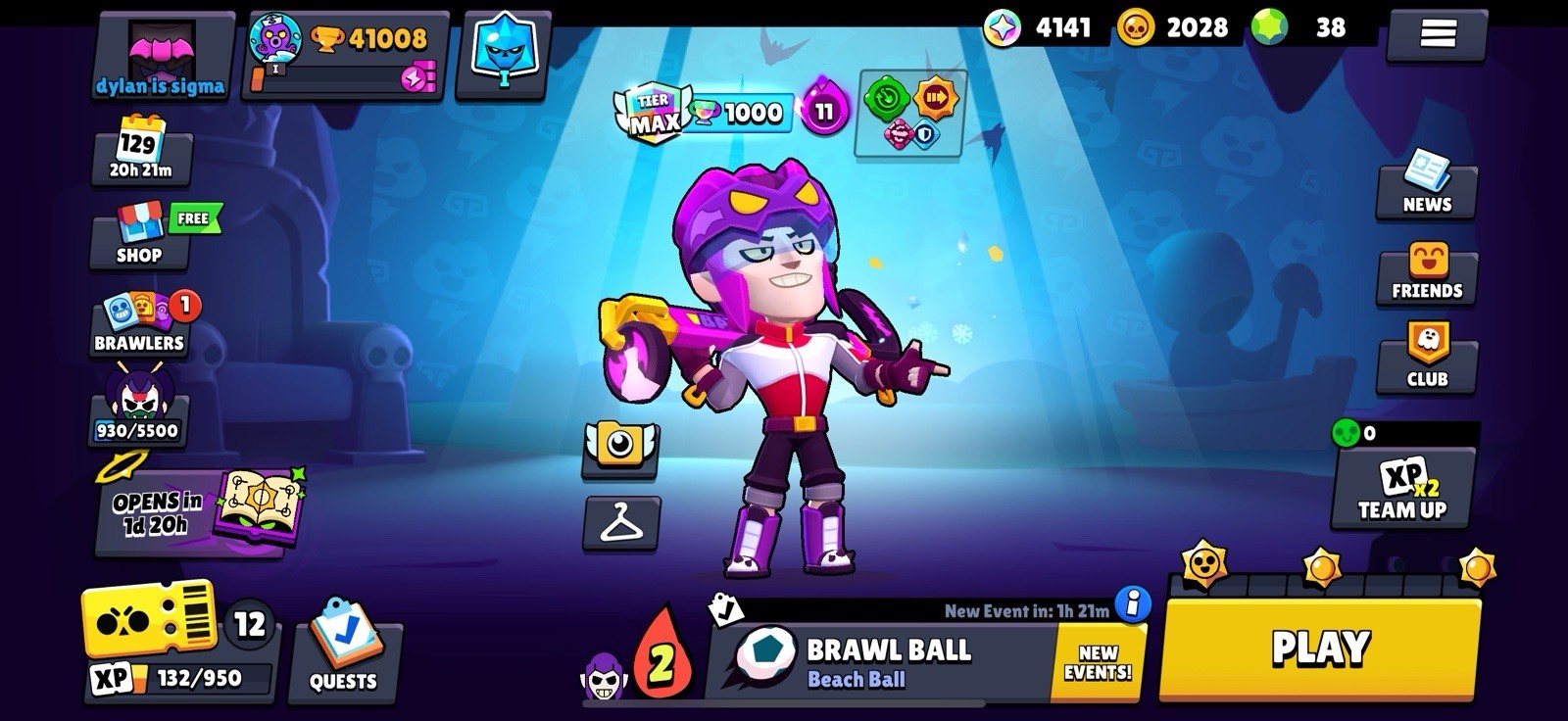Open the Shop
This screenshot has height=721, width=1568.
tap(137, 235)
